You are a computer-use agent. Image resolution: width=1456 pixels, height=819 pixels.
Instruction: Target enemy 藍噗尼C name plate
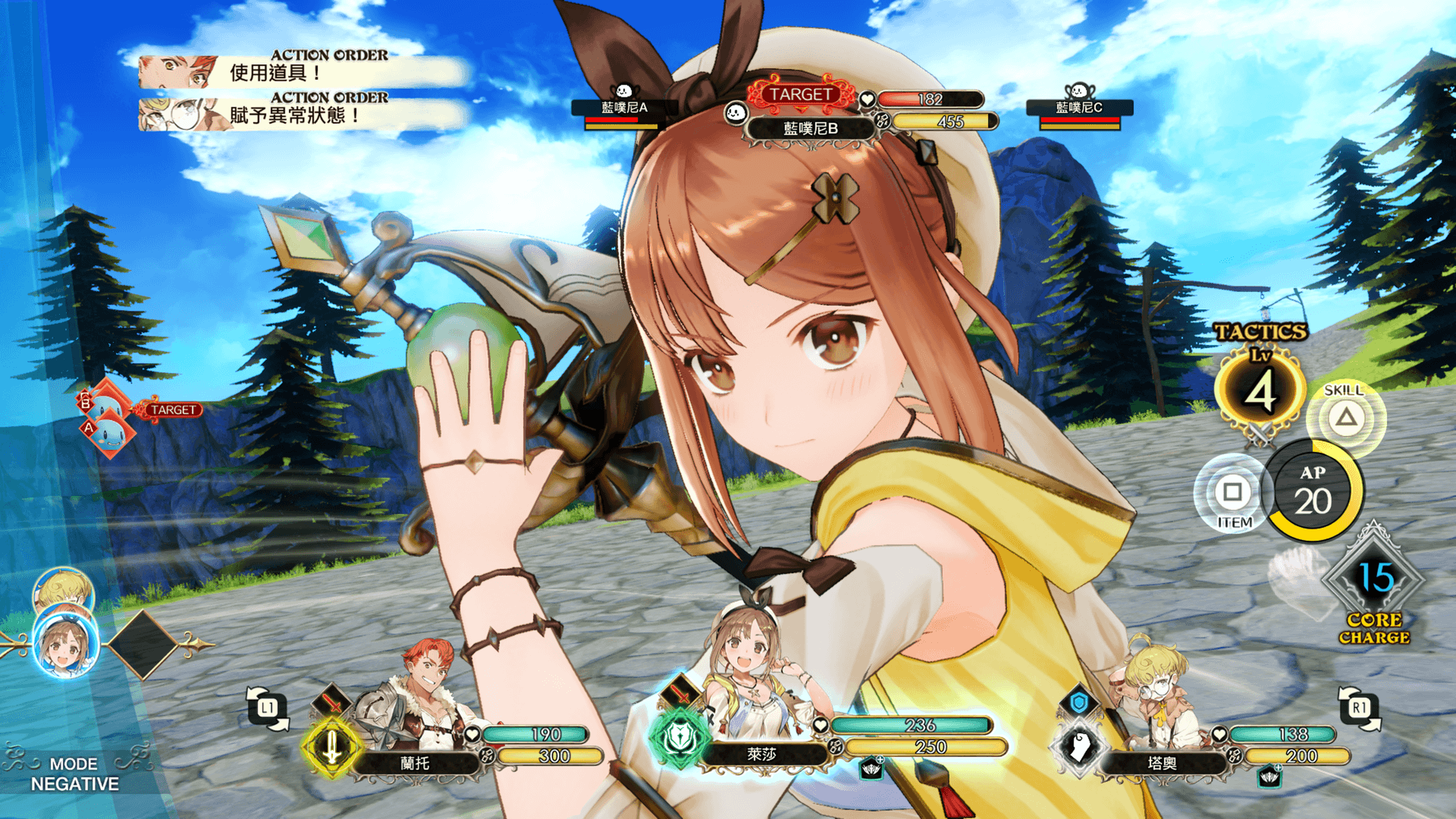[x=1079, y=108]
